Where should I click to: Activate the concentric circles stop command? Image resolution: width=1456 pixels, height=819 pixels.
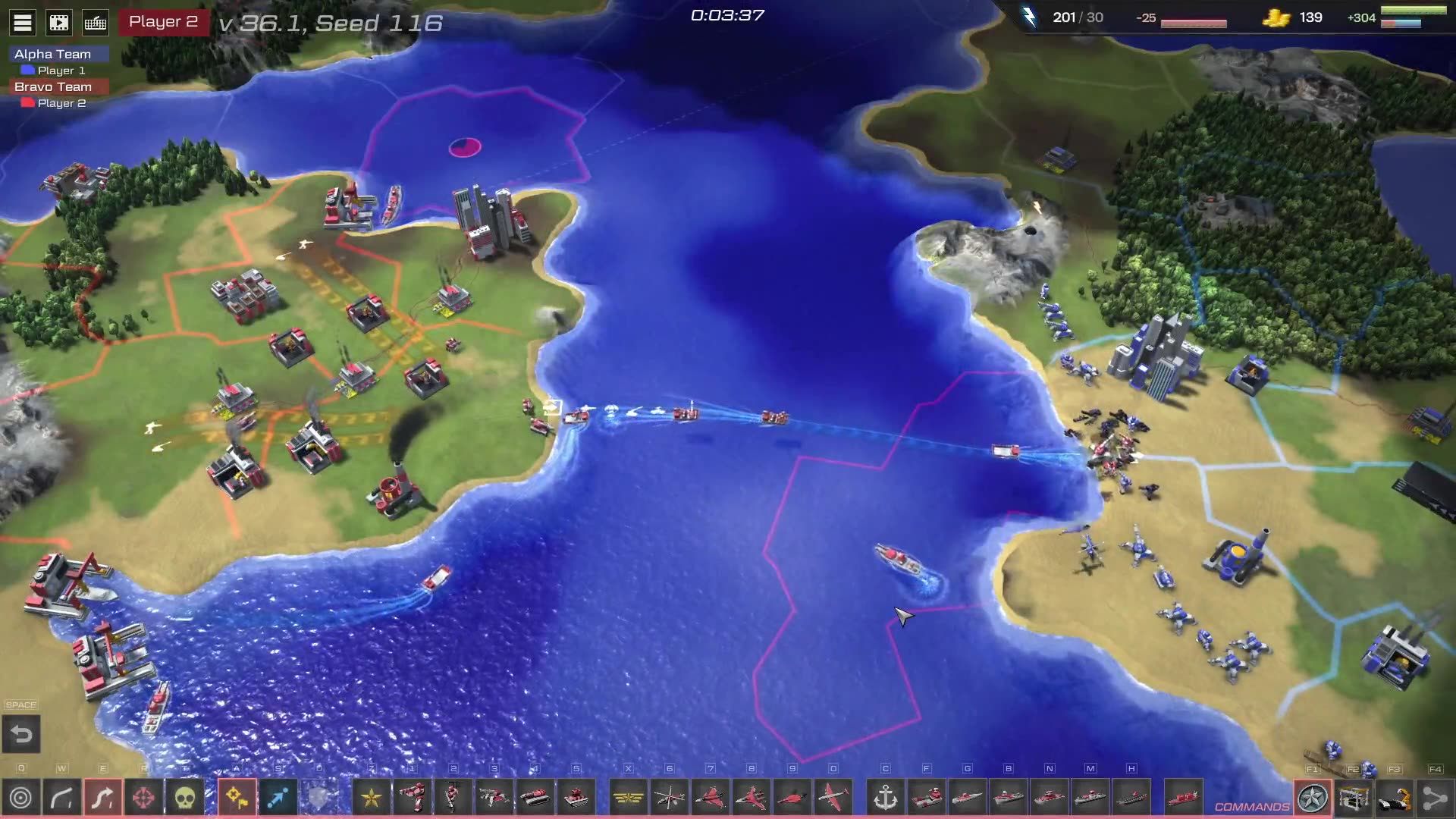(x=21, y=798)
